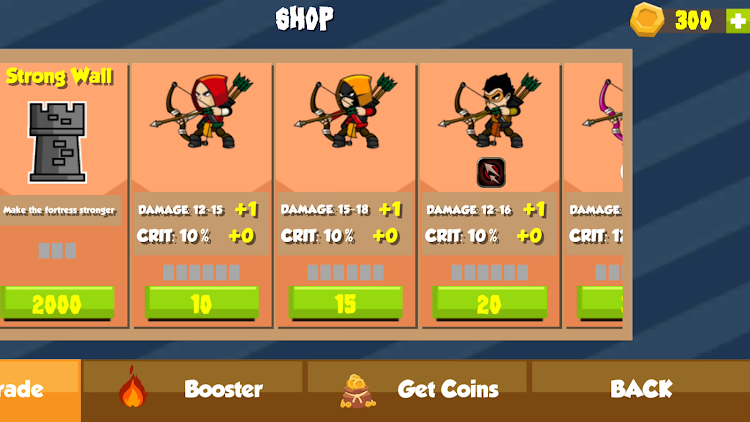Buy the Strong Wall upgrade for 2000
This screenshot has height=422, width=750.
(57, 303)
